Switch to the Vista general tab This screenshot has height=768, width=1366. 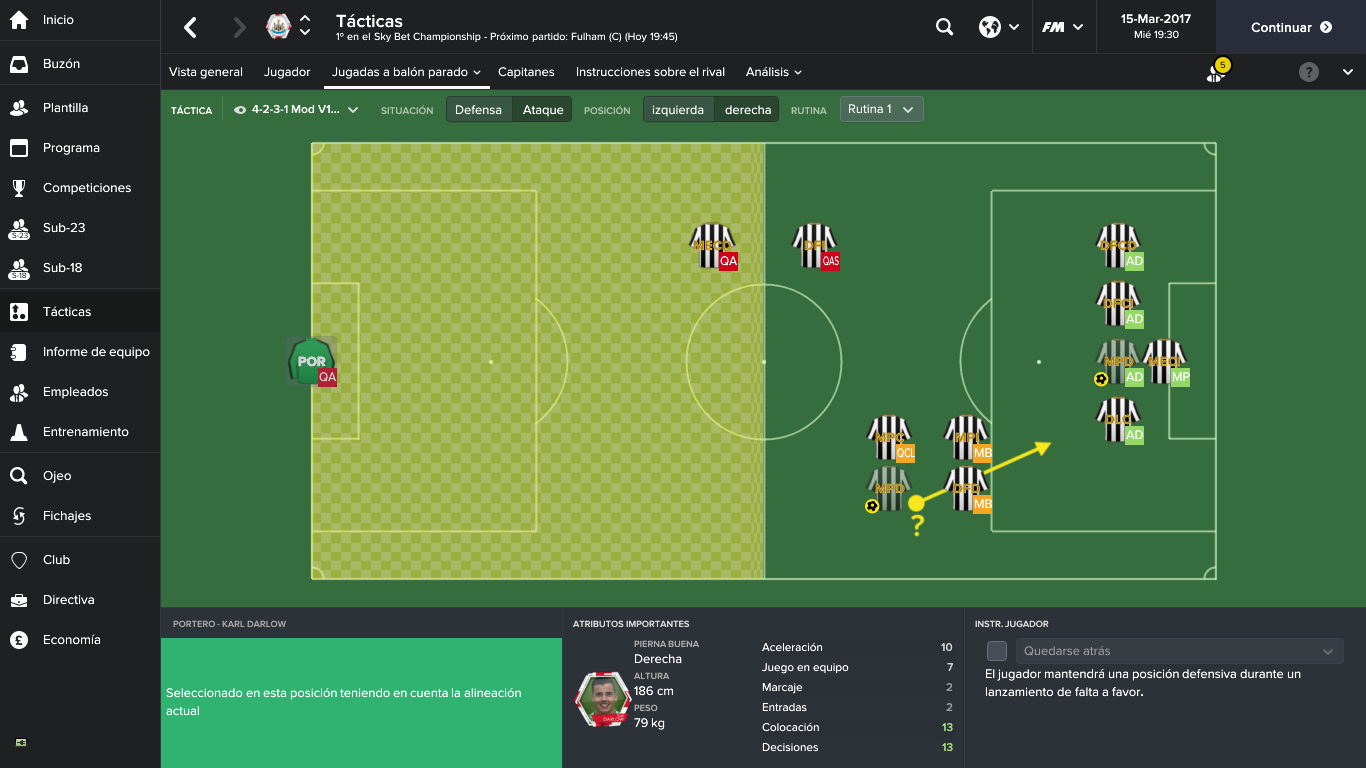pyautogui.click(x=206, y=72)
